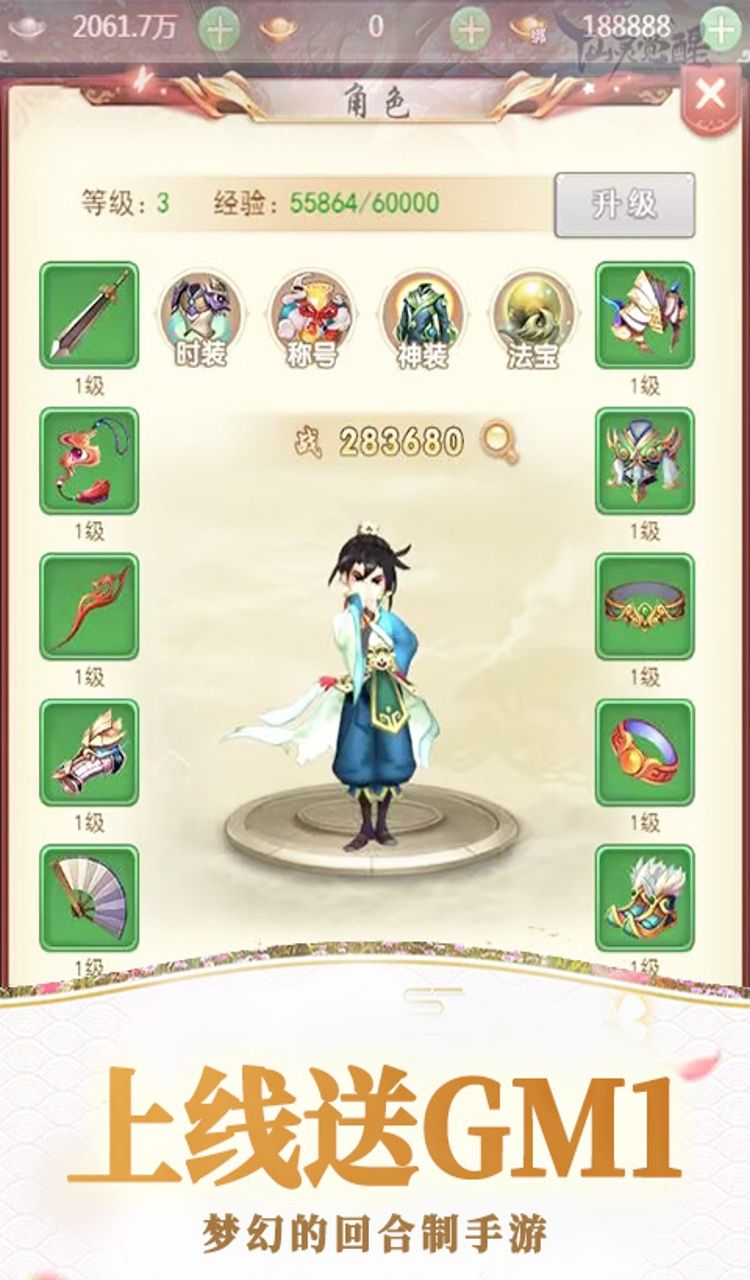750x1280 pixels.
Task: Select the white shoulder armor slot
Action: [645, 315]
